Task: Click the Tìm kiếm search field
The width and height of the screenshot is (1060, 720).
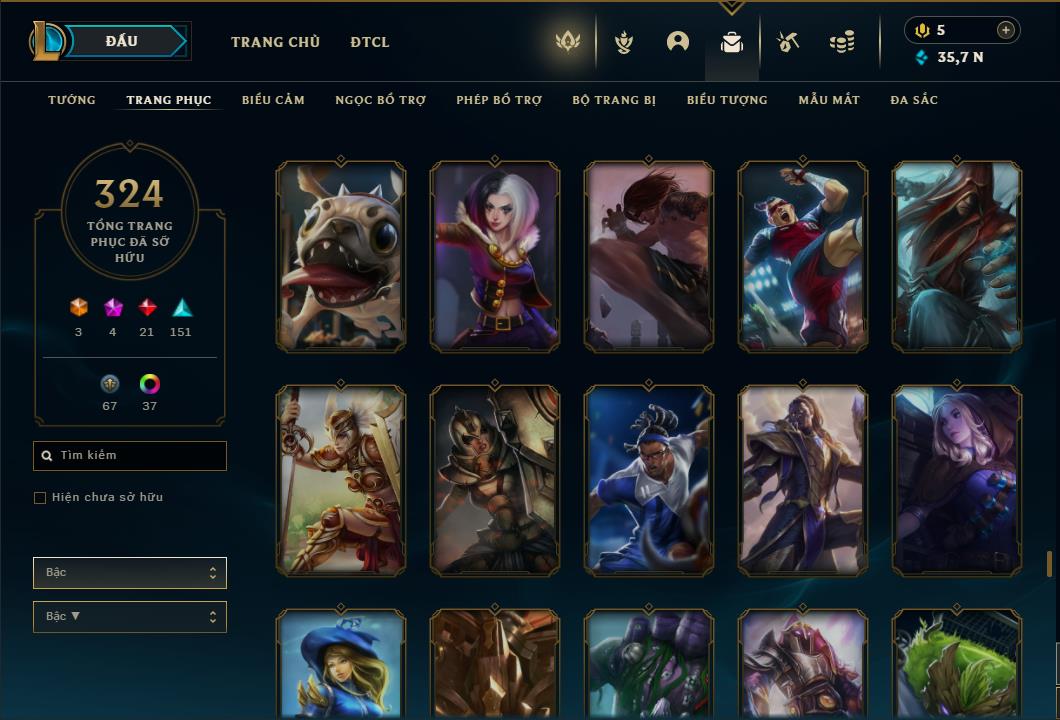Action: 130,456
